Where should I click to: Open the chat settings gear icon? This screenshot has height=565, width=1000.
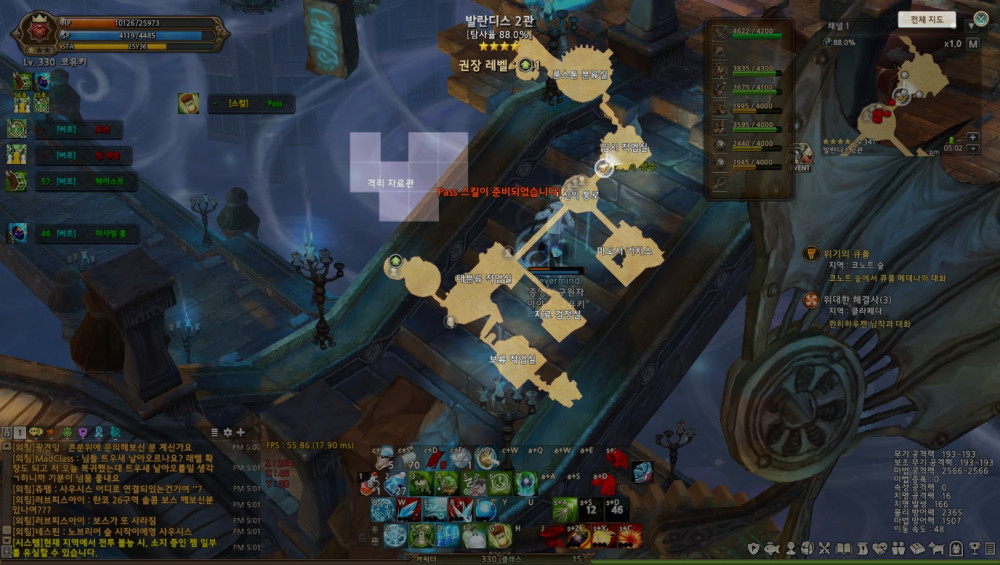pos(227,432)
